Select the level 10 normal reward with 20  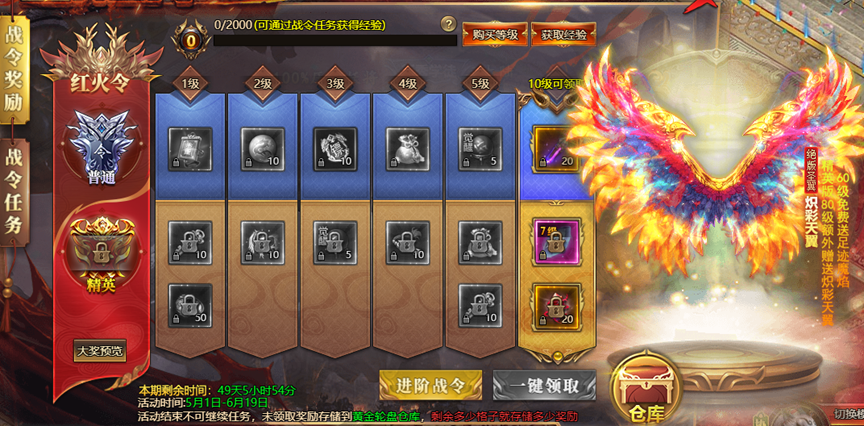point(554,145)
